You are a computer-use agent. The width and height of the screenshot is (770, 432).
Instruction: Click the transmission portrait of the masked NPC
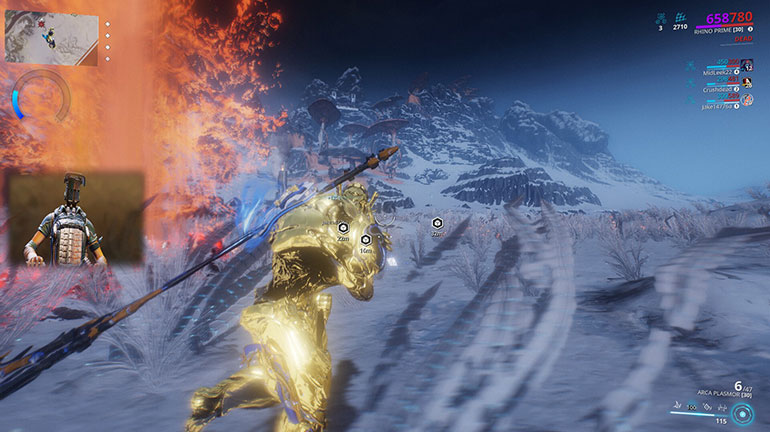[x=75, y=218]
